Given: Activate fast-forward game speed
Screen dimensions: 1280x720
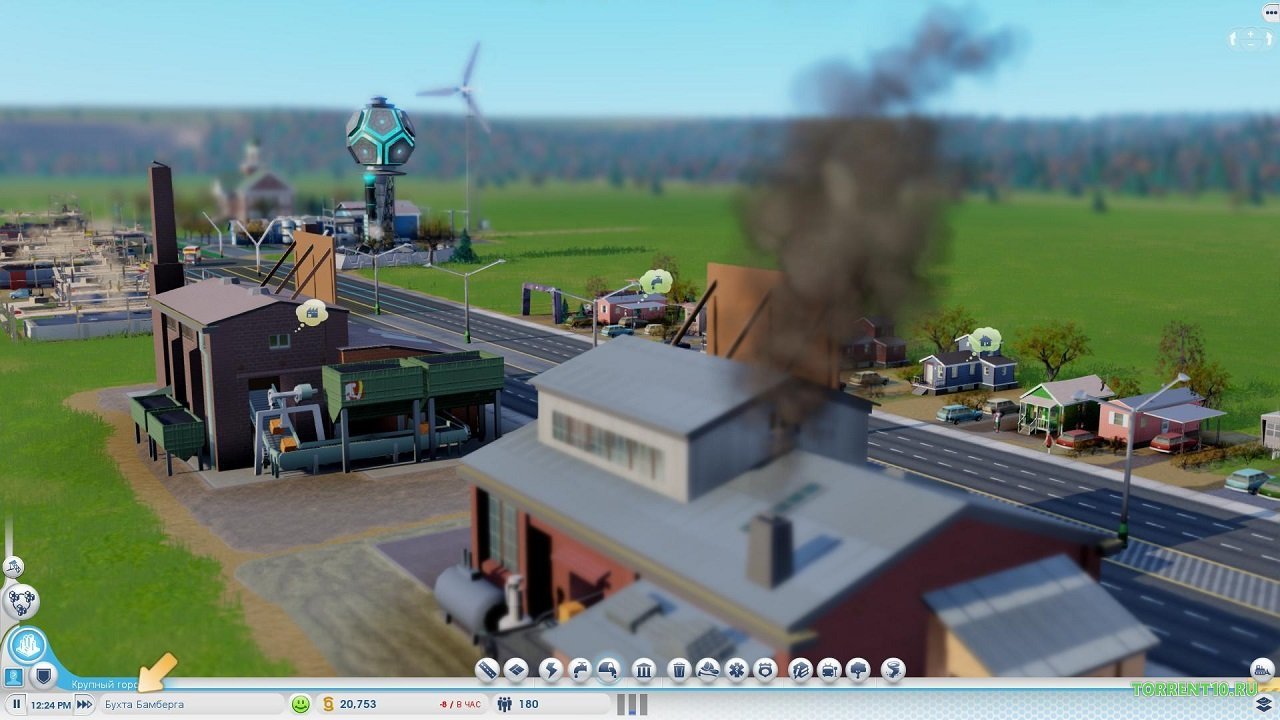Looking at the screenshot, I should (x=86, y=703).
